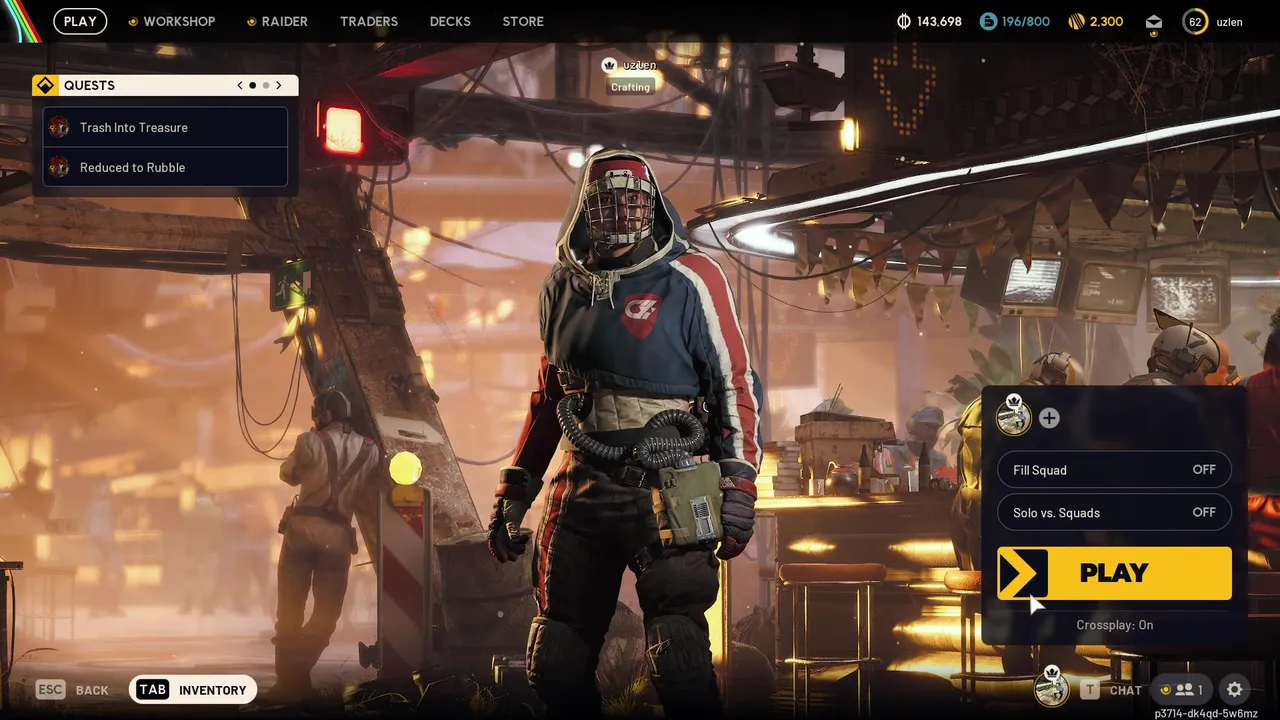This screenshot has width=1280, height=720.
Task: Open the Inventory
Action: pyautogui.click(x=194, y=690)
